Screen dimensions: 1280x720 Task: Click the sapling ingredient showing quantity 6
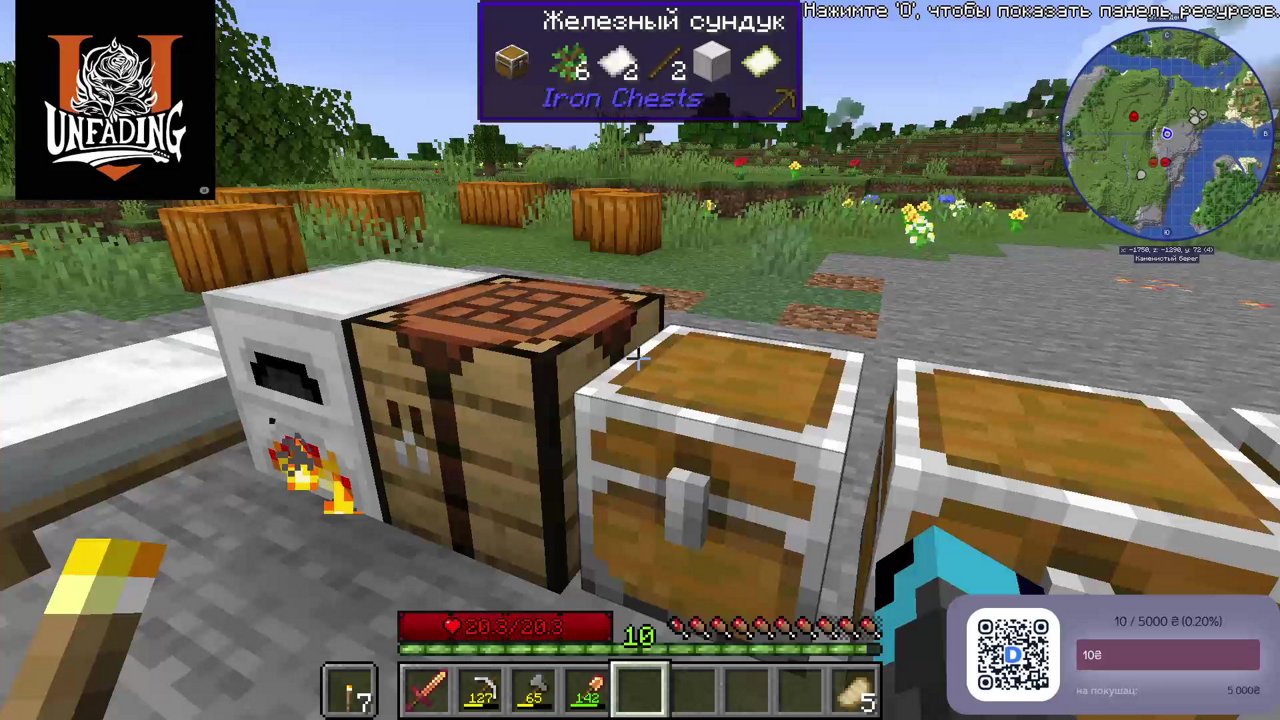tap(567, 62)
